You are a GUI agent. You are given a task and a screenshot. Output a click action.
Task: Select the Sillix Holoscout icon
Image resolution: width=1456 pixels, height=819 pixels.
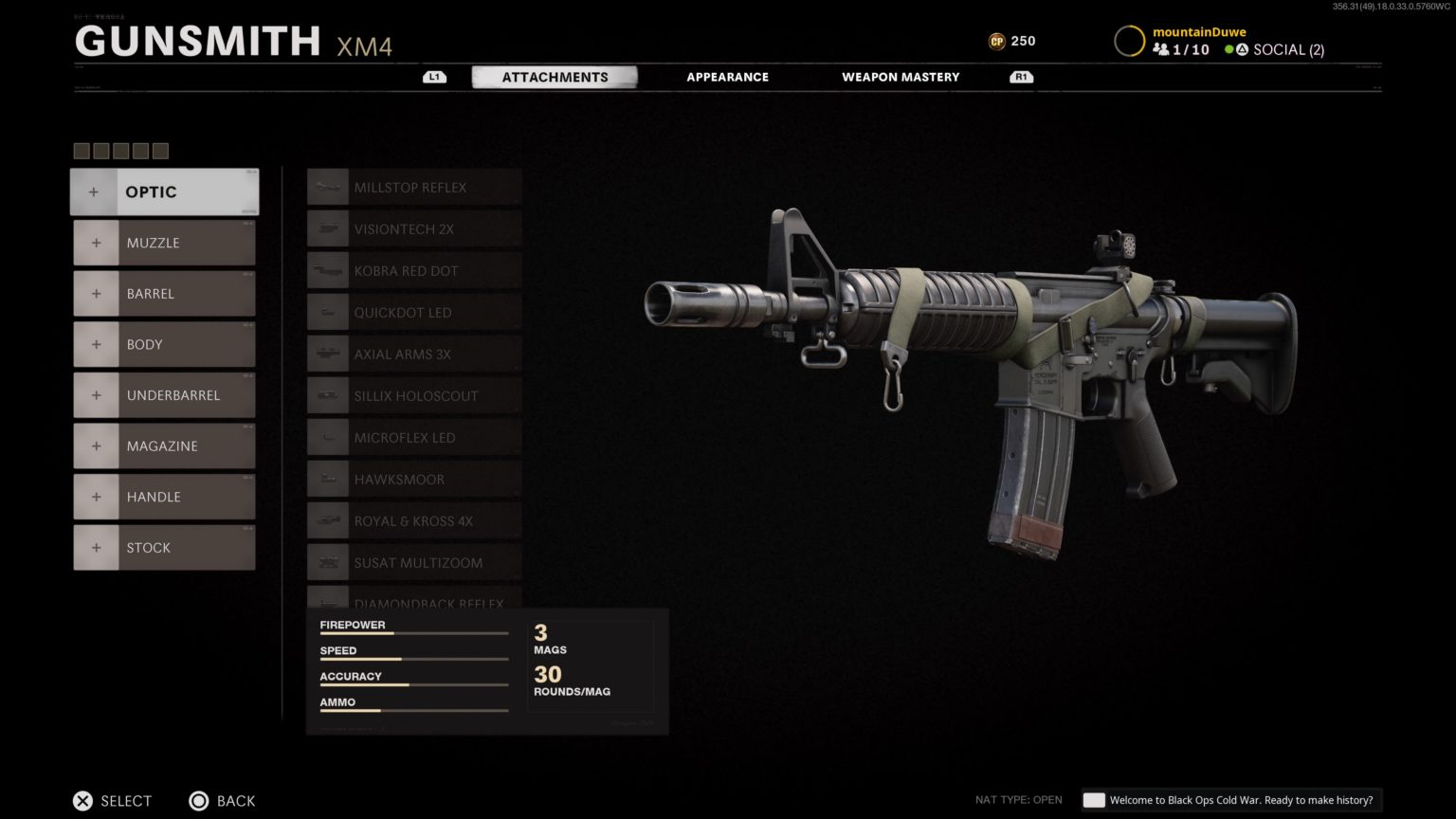(x=327, y=395)
